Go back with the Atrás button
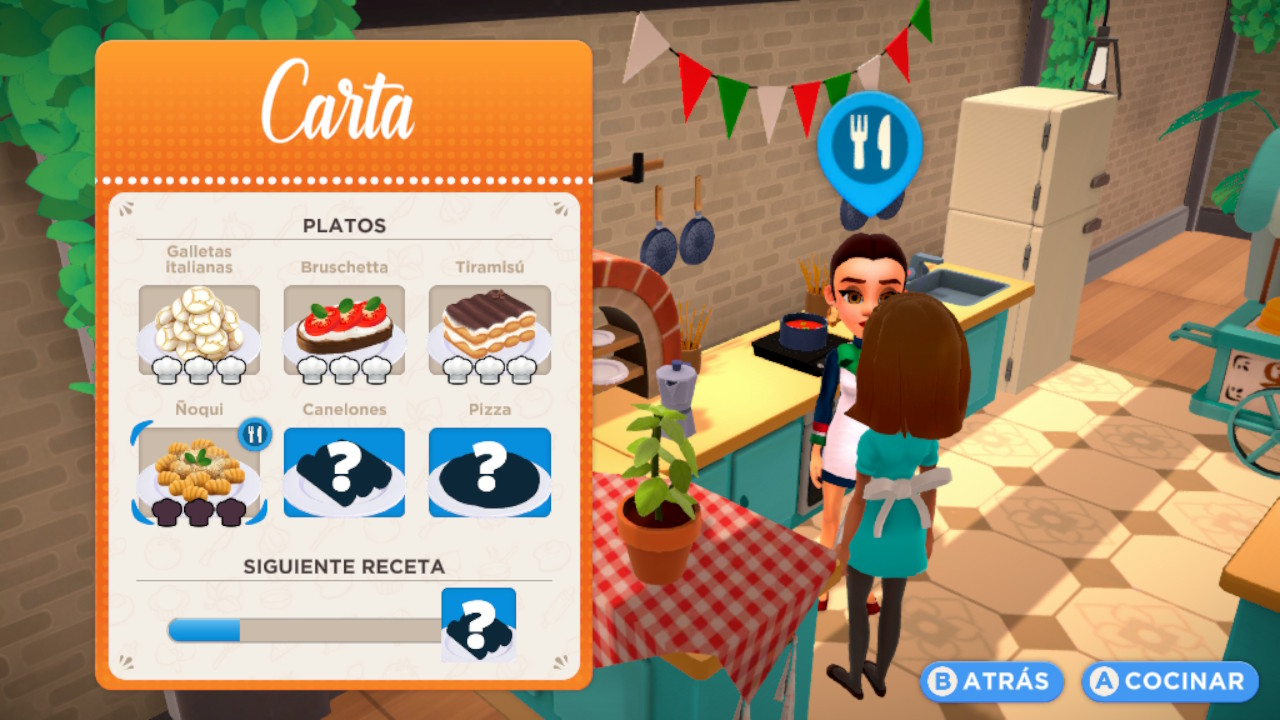The height and width of the screenshot is (720, 1280). pos(991,681)
